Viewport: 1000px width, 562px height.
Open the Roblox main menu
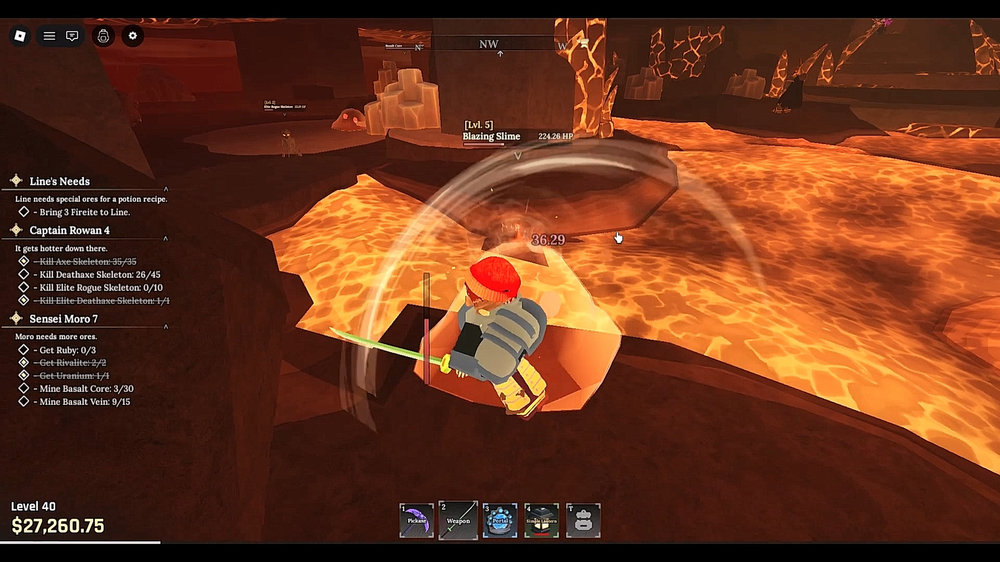pyautogui.click(x=19, y=36)
